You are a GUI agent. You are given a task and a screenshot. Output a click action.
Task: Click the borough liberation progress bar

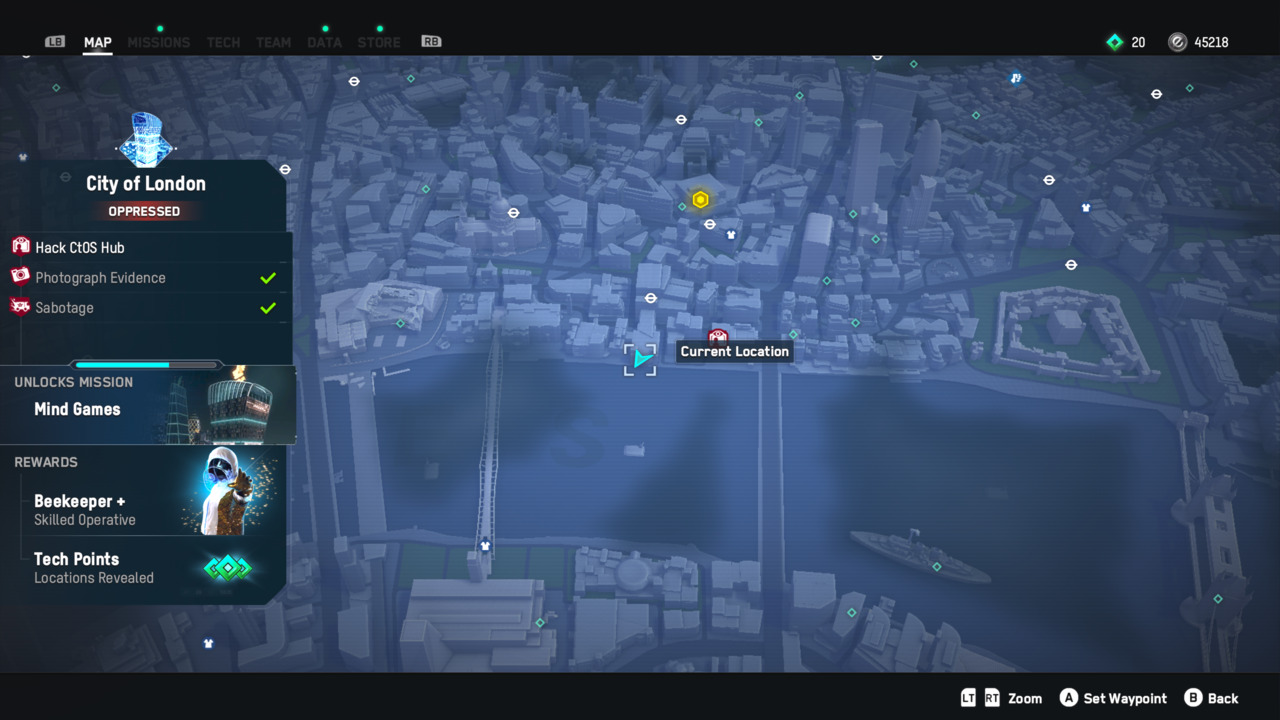(145, 364)
